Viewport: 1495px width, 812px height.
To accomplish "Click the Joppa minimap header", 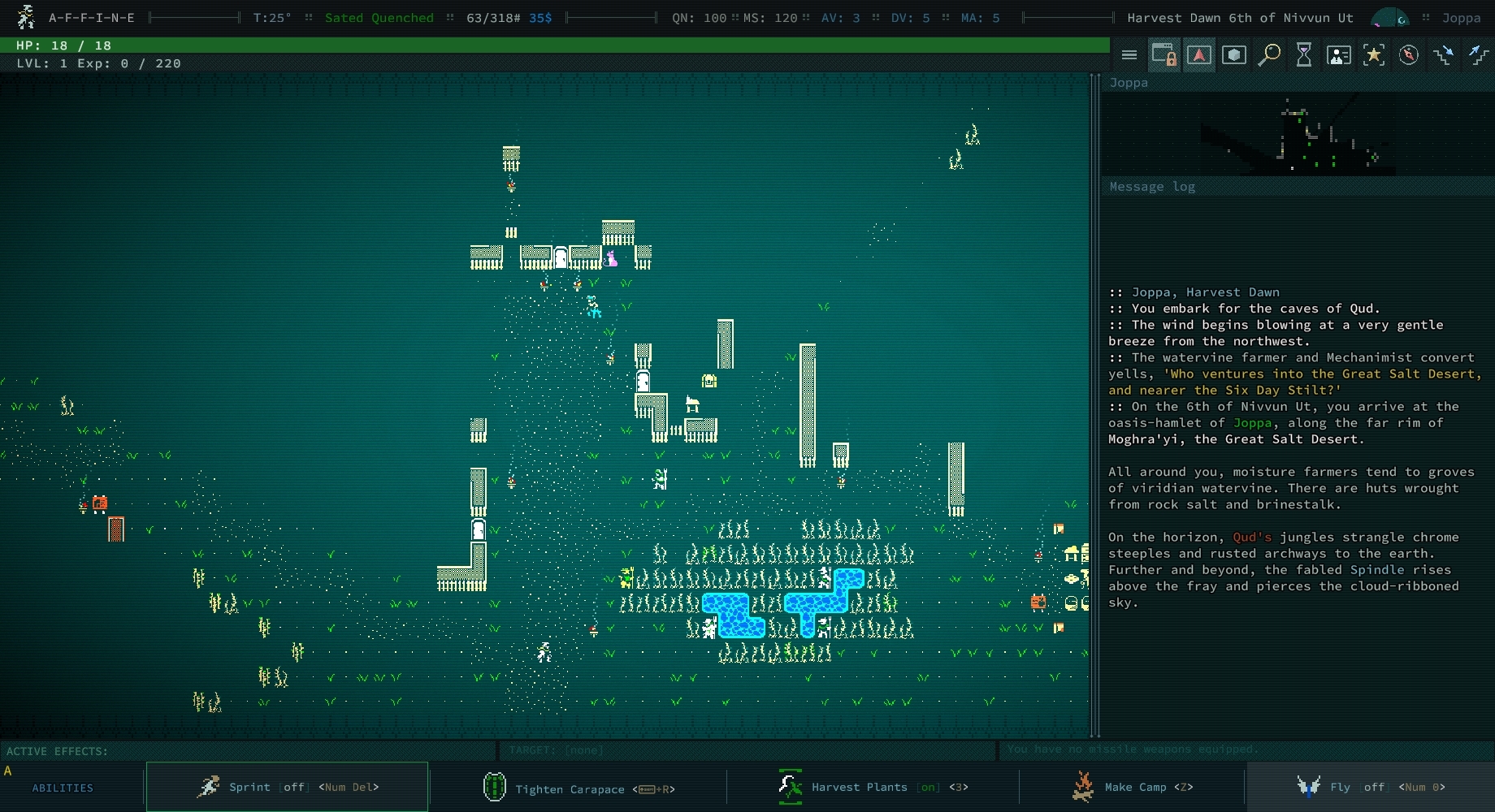I will (1129, 82).
